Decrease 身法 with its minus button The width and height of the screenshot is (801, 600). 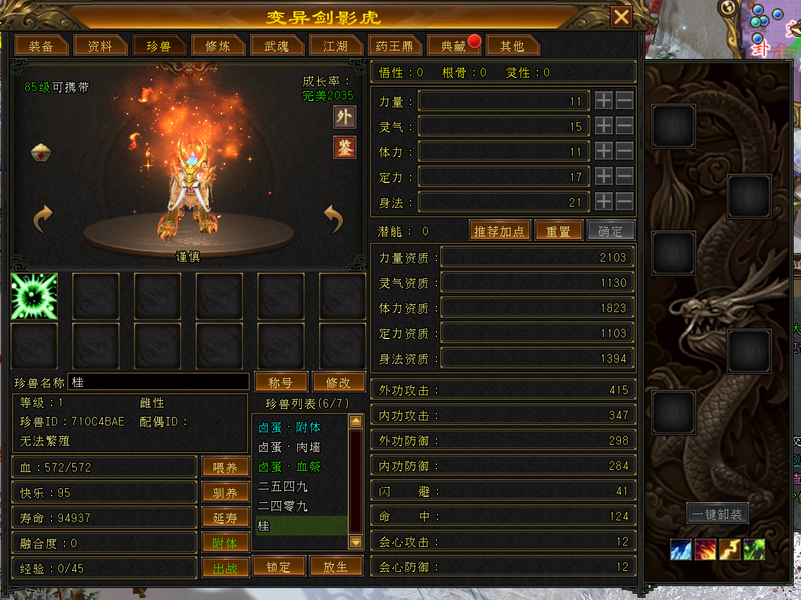[624, 201]
